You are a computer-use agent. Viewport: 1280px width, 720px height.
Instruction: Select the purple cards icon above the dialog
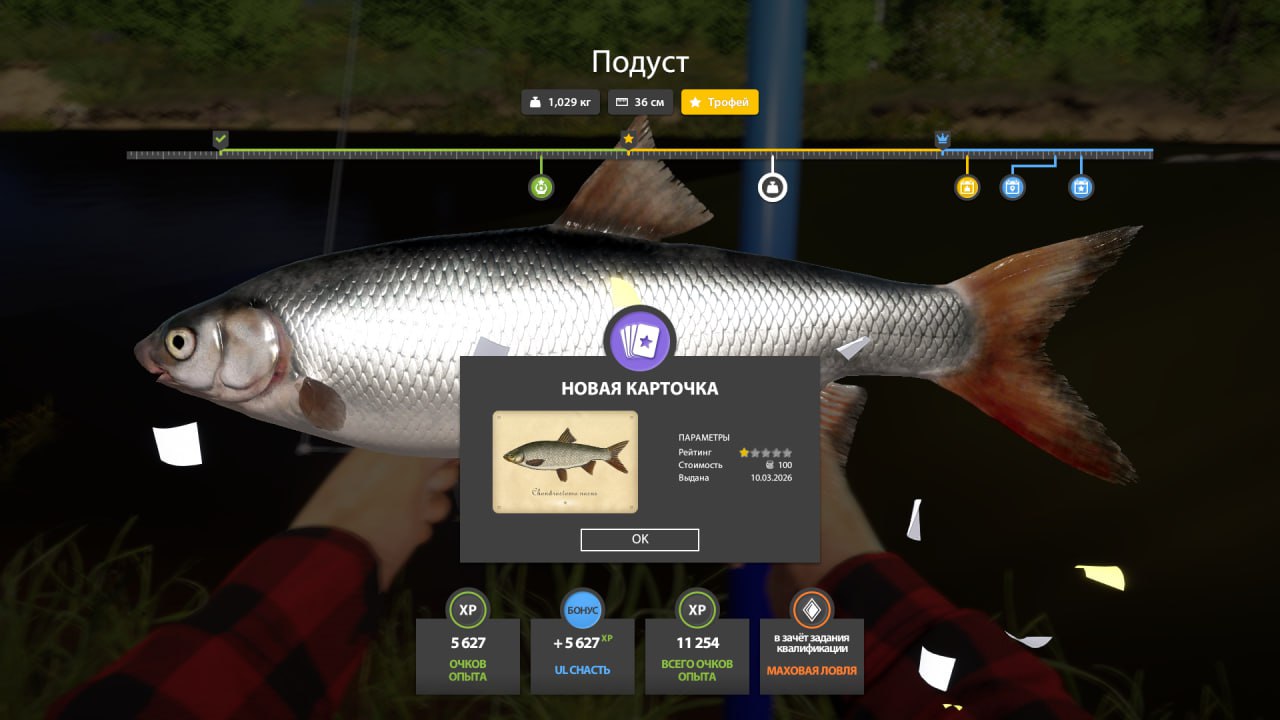coord(640,339)
